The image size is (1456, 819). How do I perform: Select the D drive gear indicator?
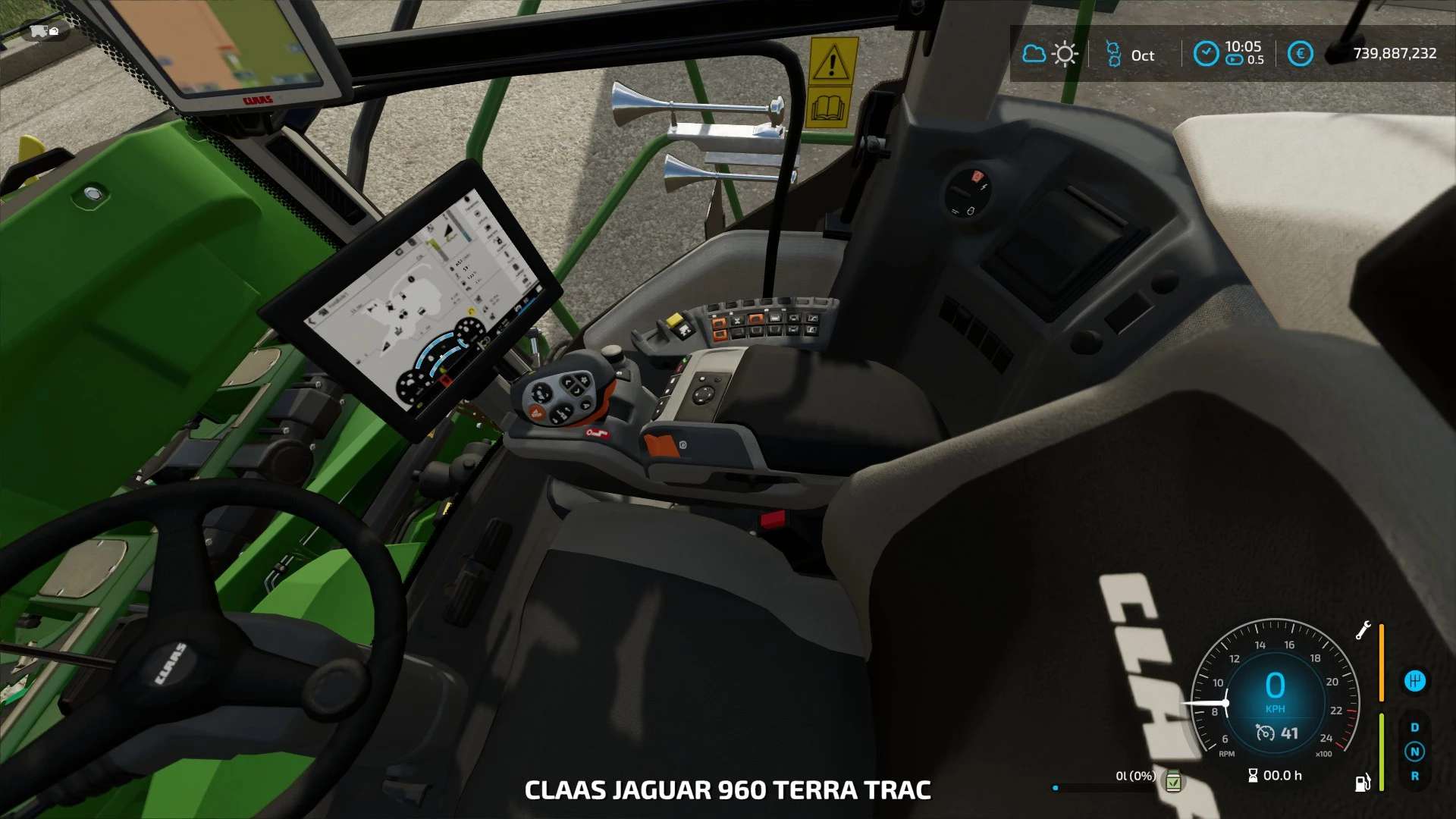click(1414, 727)
